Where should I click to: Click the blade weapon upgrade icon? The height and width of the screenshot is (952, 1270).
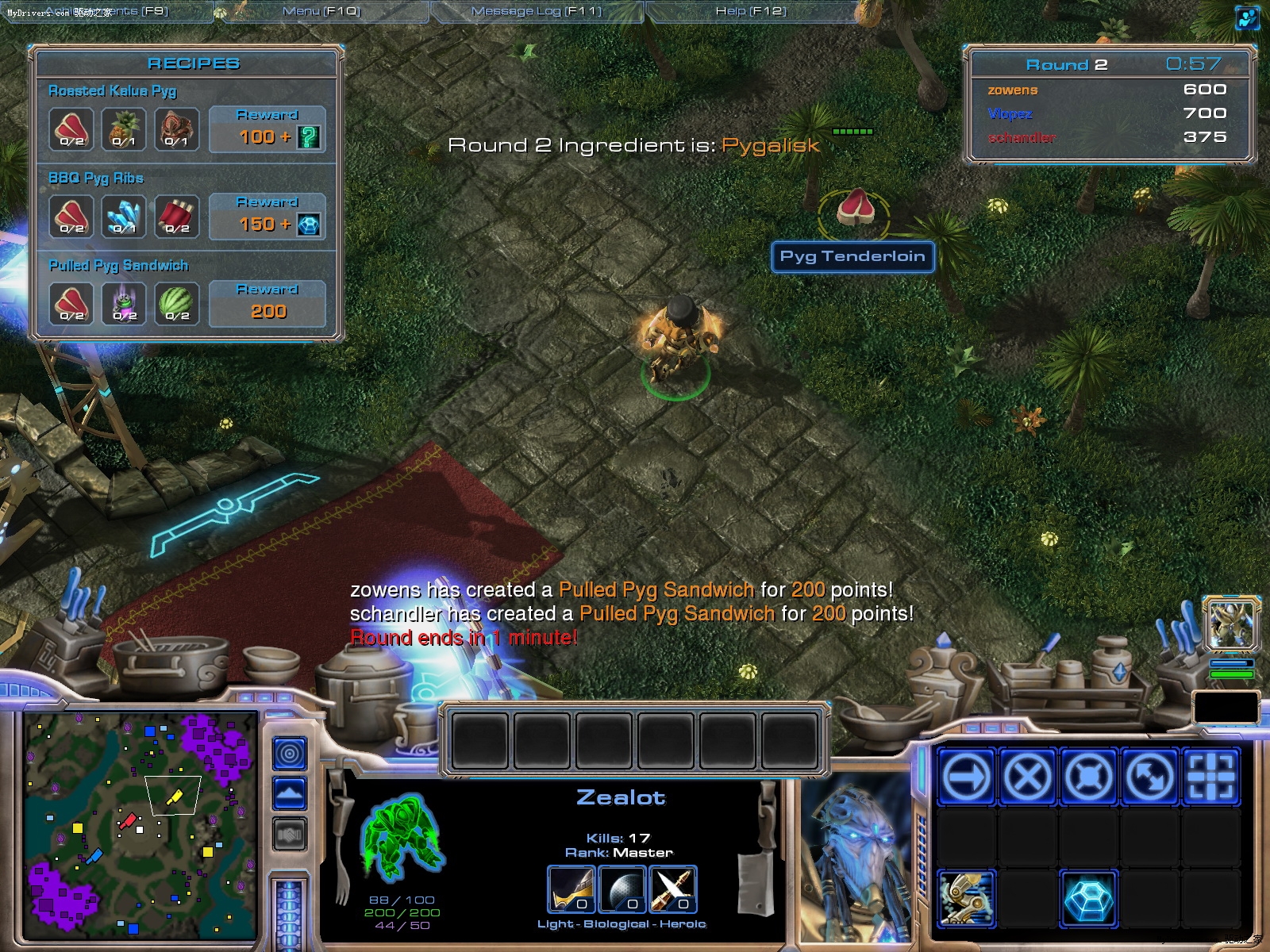click(x=673, y=889)
